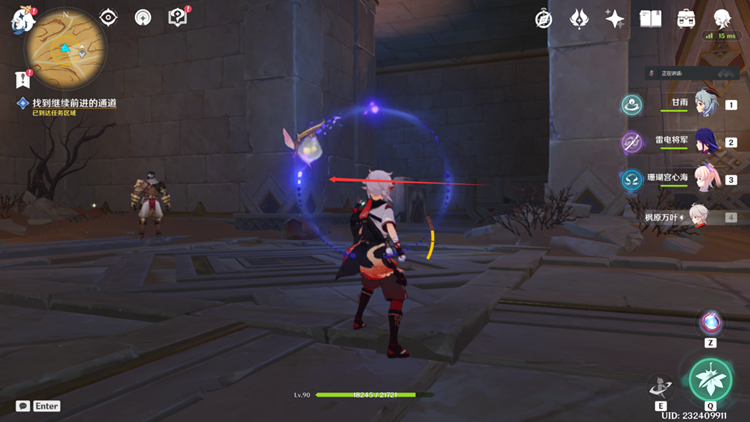Select active character 枫原万叶 in party list

click(x=695, y=215)
